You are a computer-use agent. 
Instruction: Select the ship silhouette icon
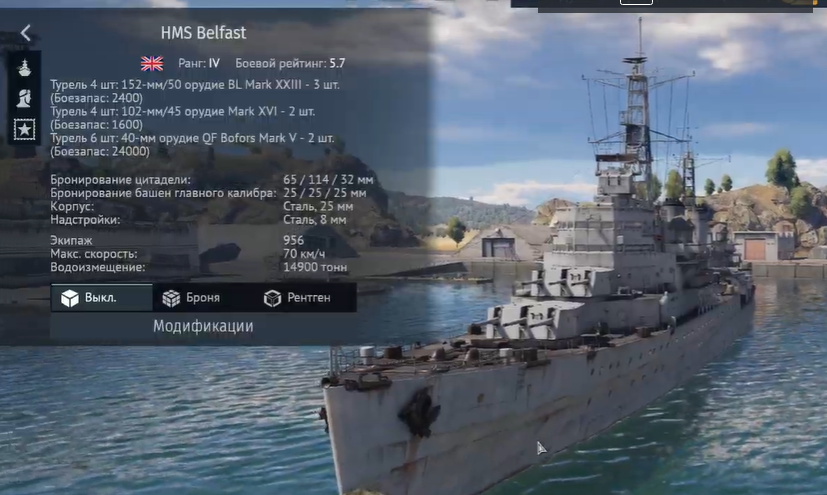[x=24, y=70]
